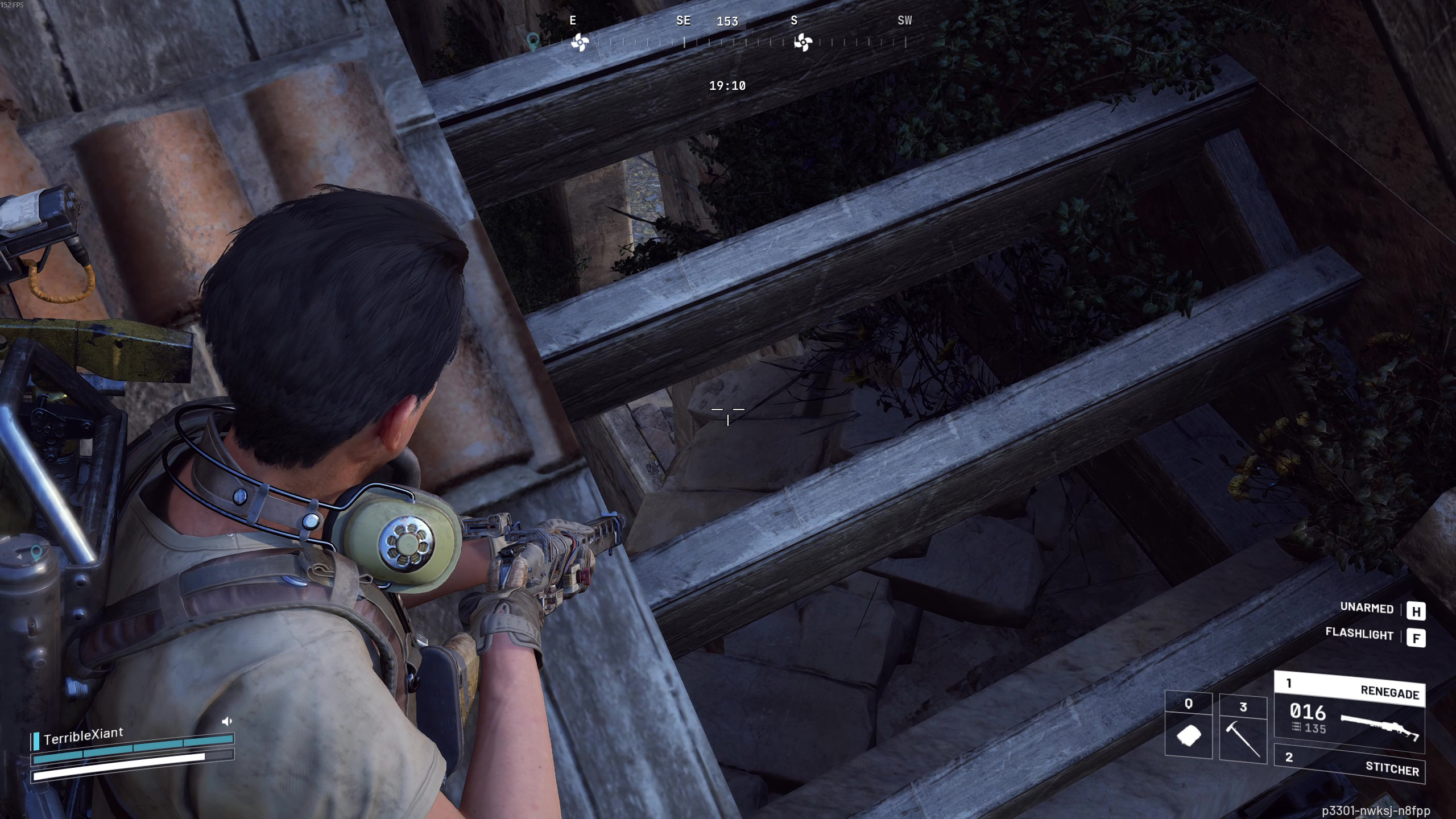This screenshot has height=819, width=1456.
Task: Click the speaker icon above the player bars
Action: pos(227,721)
